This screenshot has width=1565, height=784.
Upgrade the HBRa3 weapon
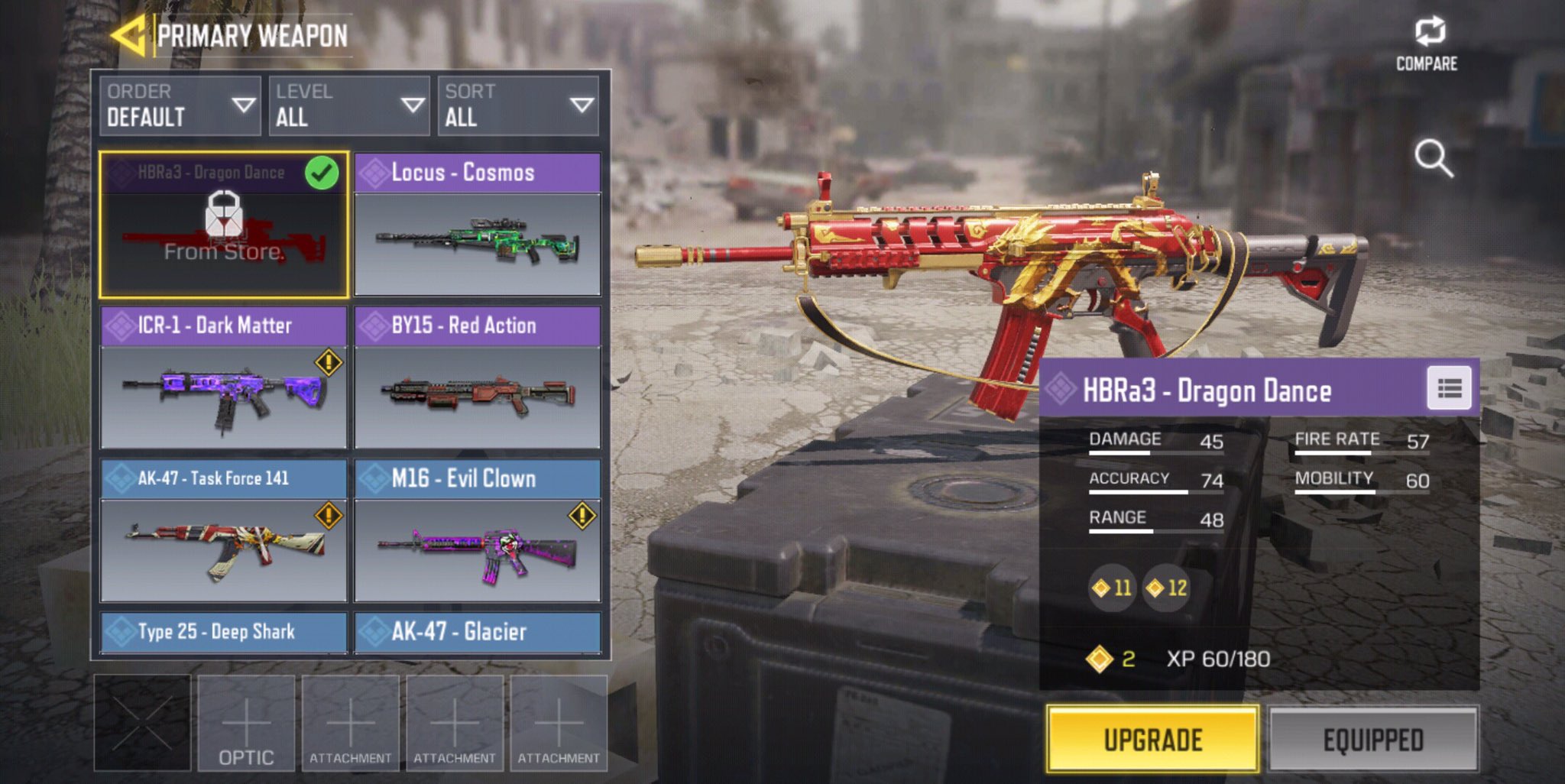pyautogui.click(x=1152, y=739)
